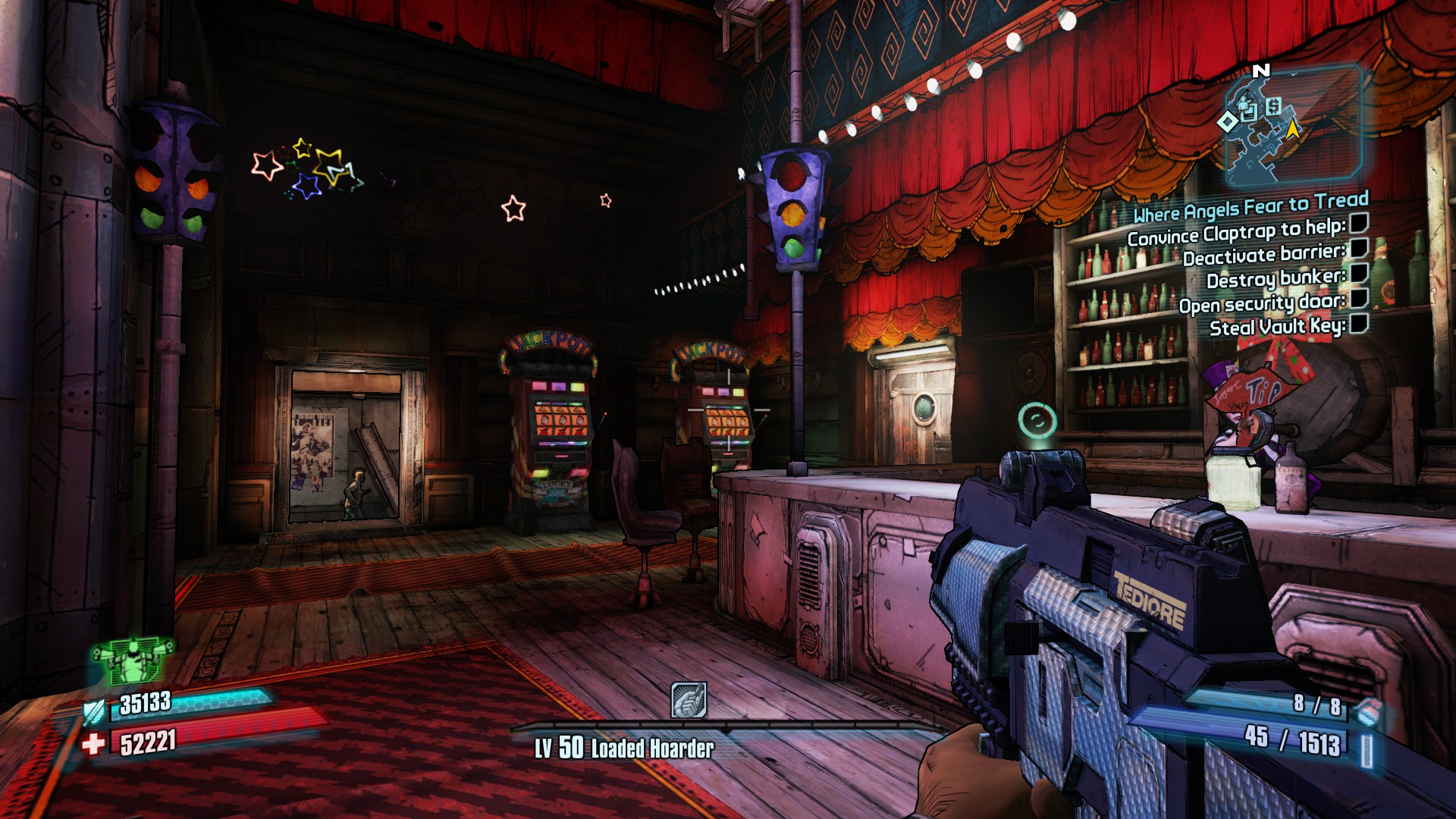Viewport: 1456px width, 819px height.
Task: Tick the Destroy bunker objective checkbox
Action: [1359, 272]
